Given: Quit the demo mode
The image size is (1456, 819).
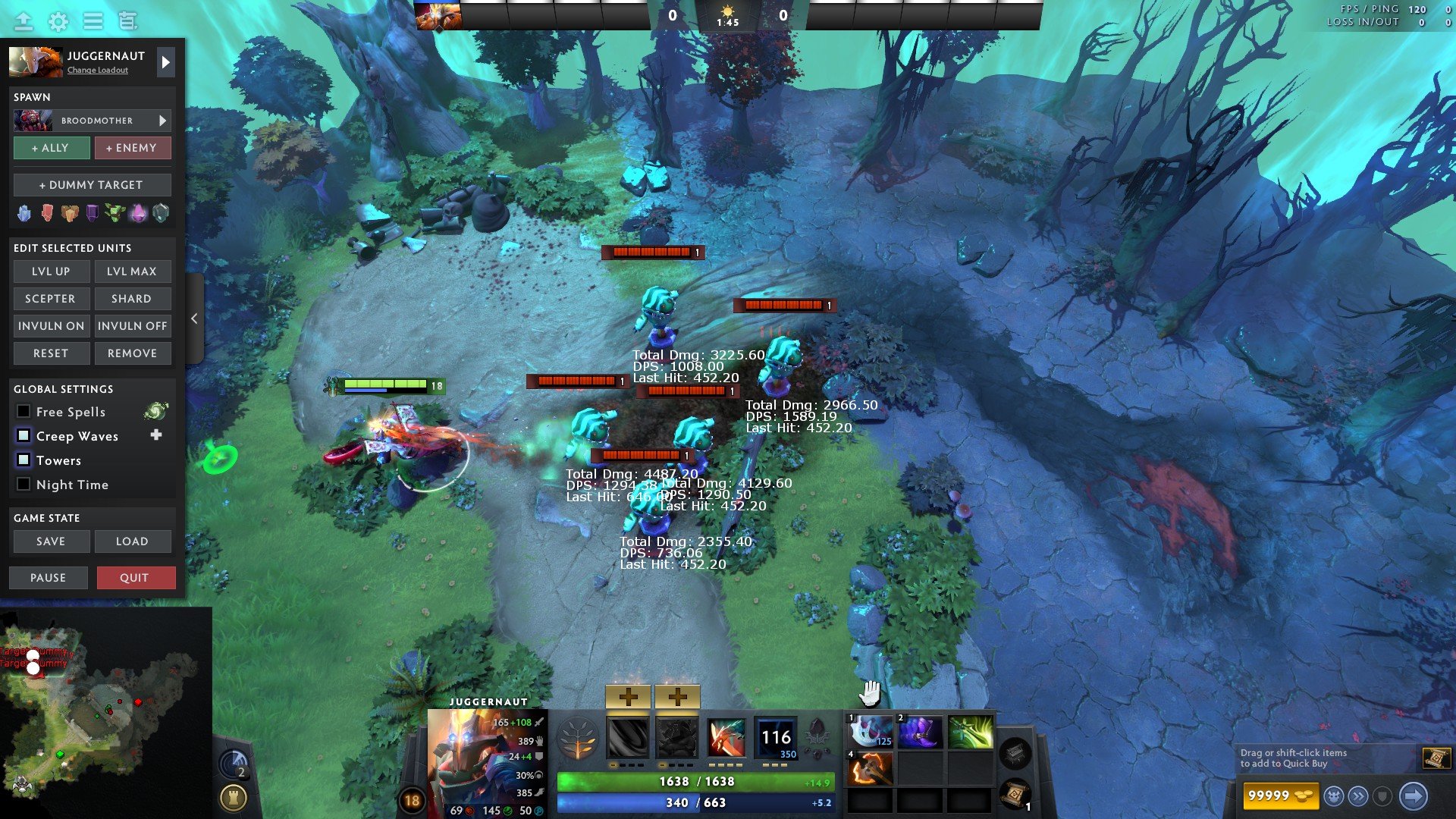Looking at the screenshot, I should tap(135, 578).
